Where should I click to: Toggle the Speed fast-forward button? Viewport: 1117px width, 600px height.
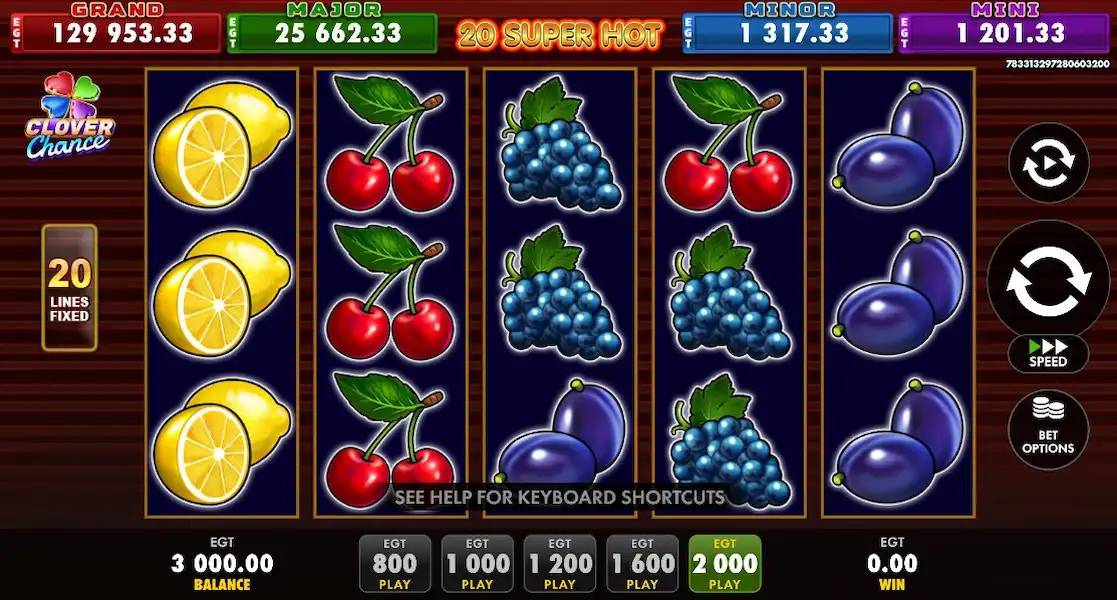(1048, 354)
